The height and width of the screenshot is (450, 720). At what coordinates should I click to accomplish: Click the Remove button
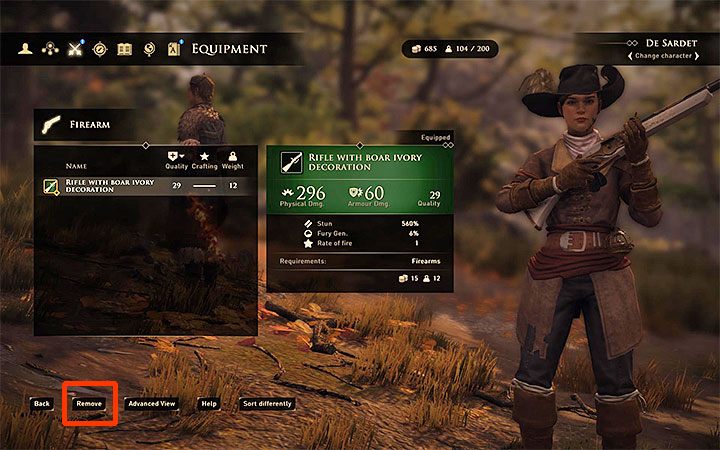(x=89, y=403)
